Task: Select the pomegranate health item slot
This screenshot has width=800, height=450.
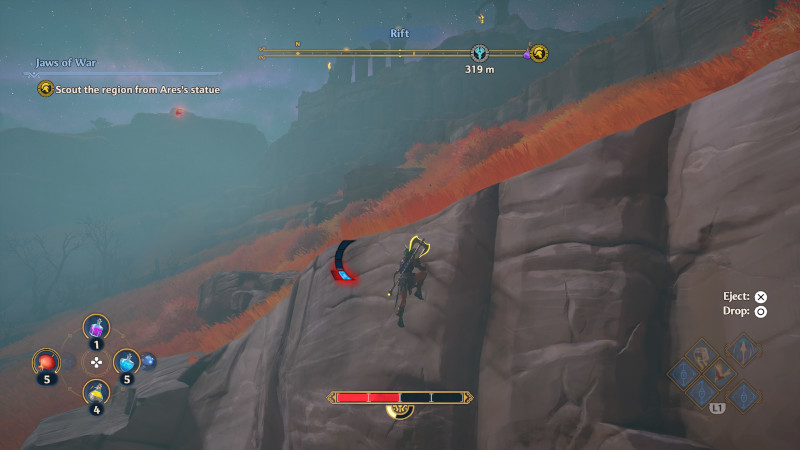Action: [46, 361]
